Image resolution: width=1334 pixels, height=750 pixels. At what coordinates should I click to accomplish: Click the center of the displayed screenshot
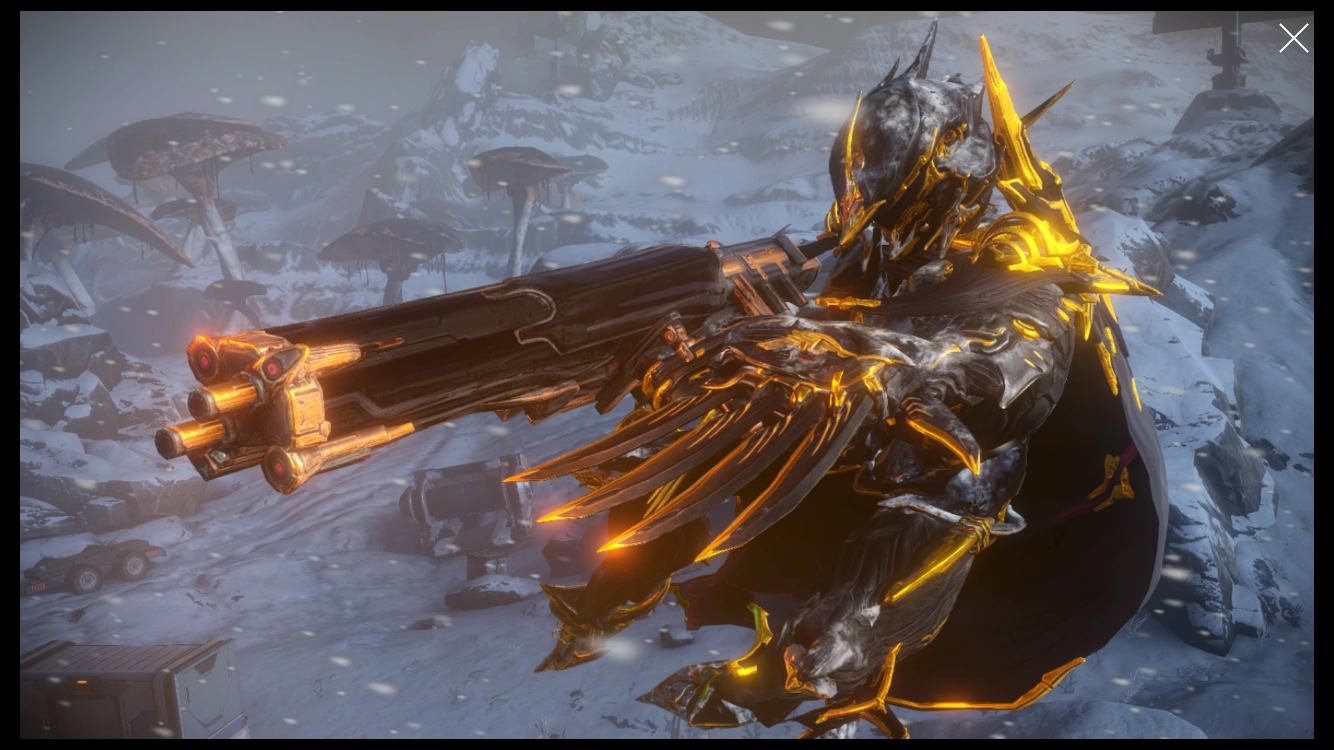click(x=667, y=375)
